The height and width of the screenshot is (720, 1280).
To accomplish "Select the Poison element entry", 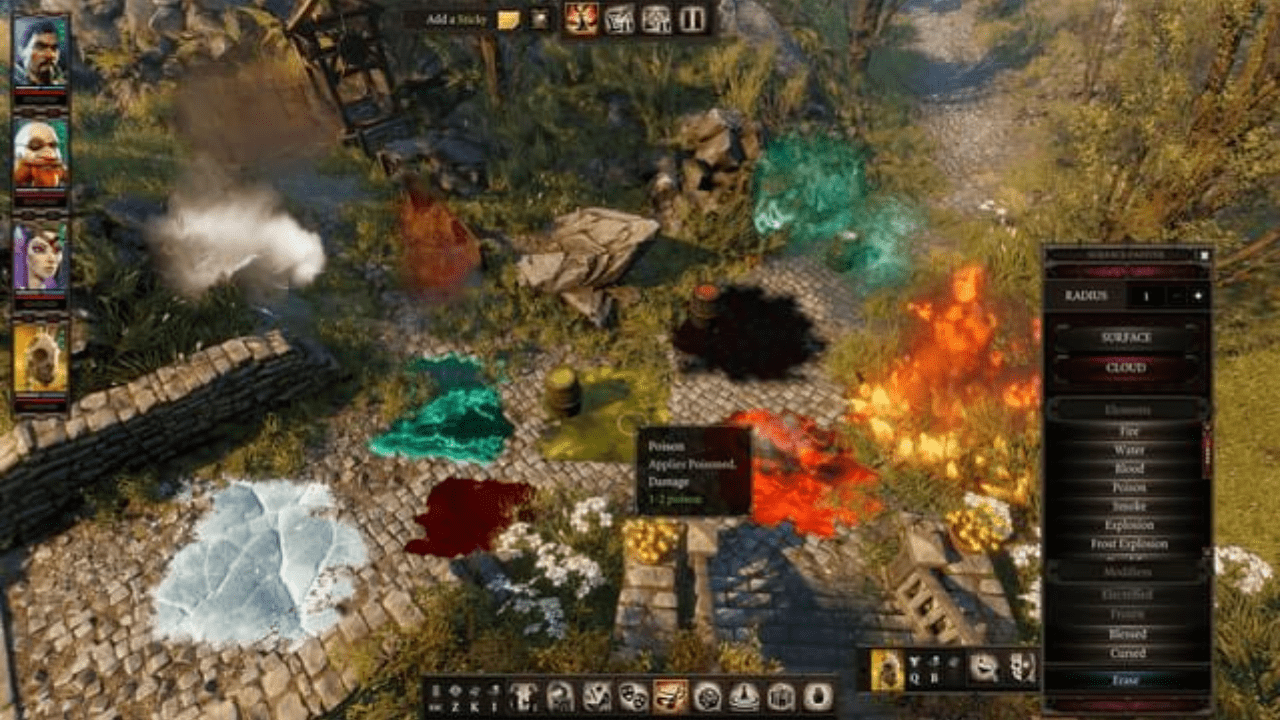I will click(x=1128, y=487).
